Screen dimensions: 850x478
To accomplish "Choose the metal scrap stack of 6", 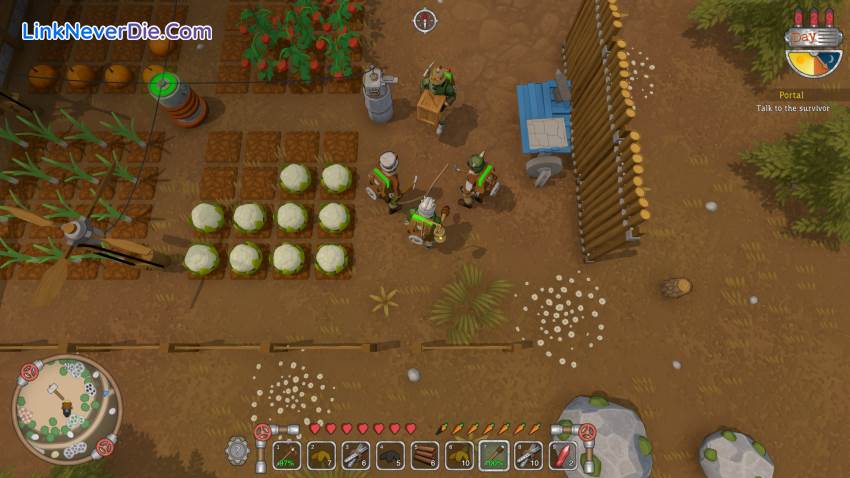I will point(357,456).
